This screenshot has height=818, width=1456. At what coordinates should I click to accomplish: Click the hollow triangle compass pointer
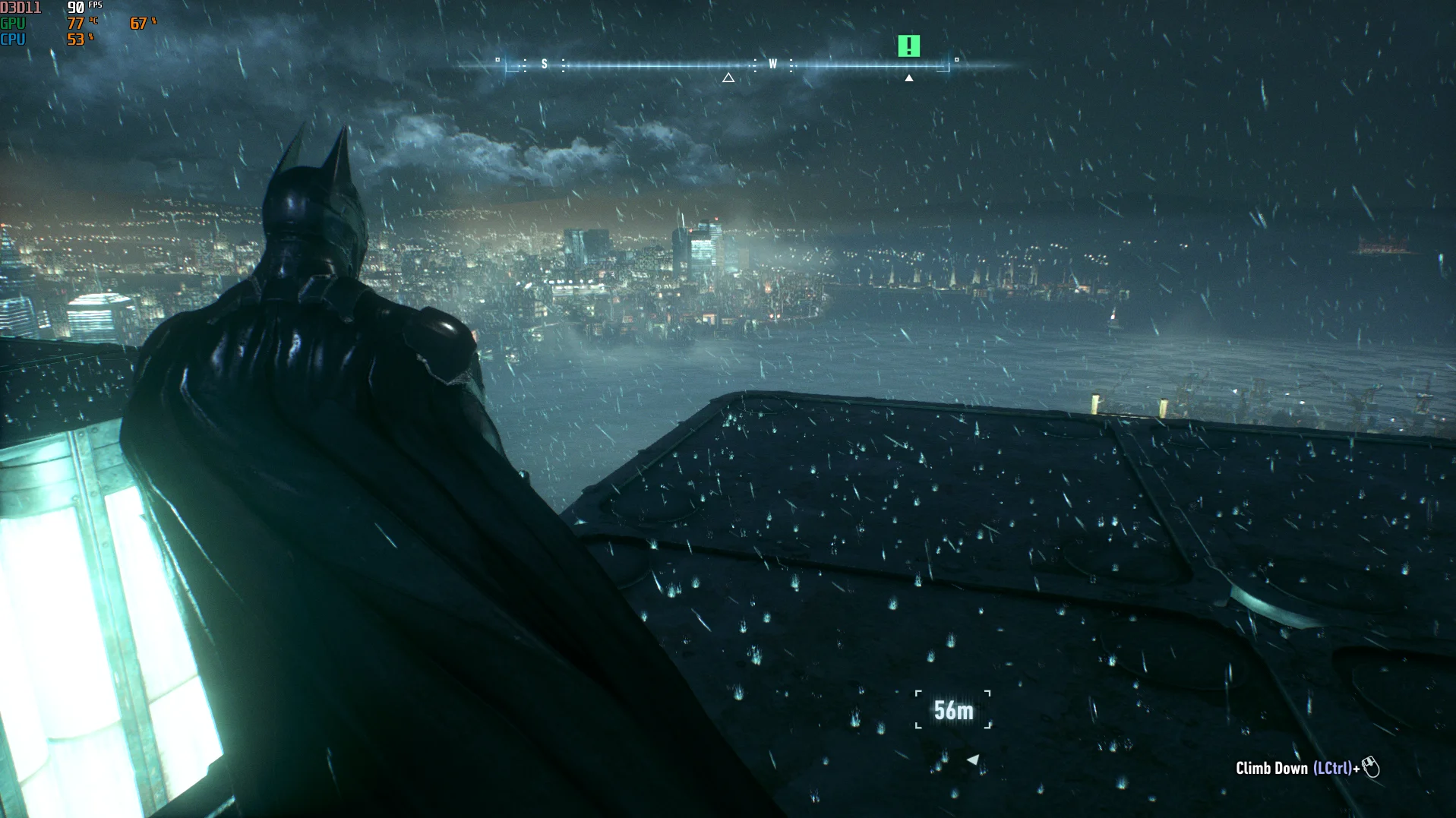pyautogui.click(x=728, y=77)
